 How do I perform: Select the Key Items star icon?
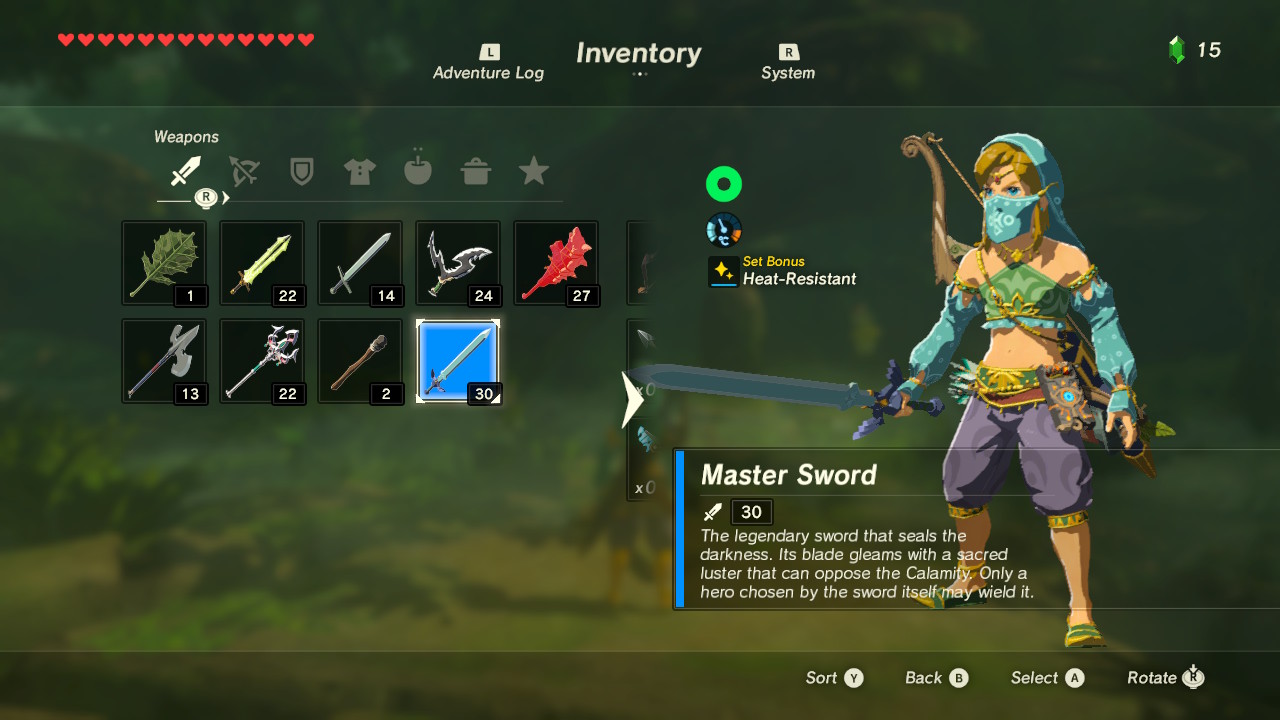pos(533,170)
